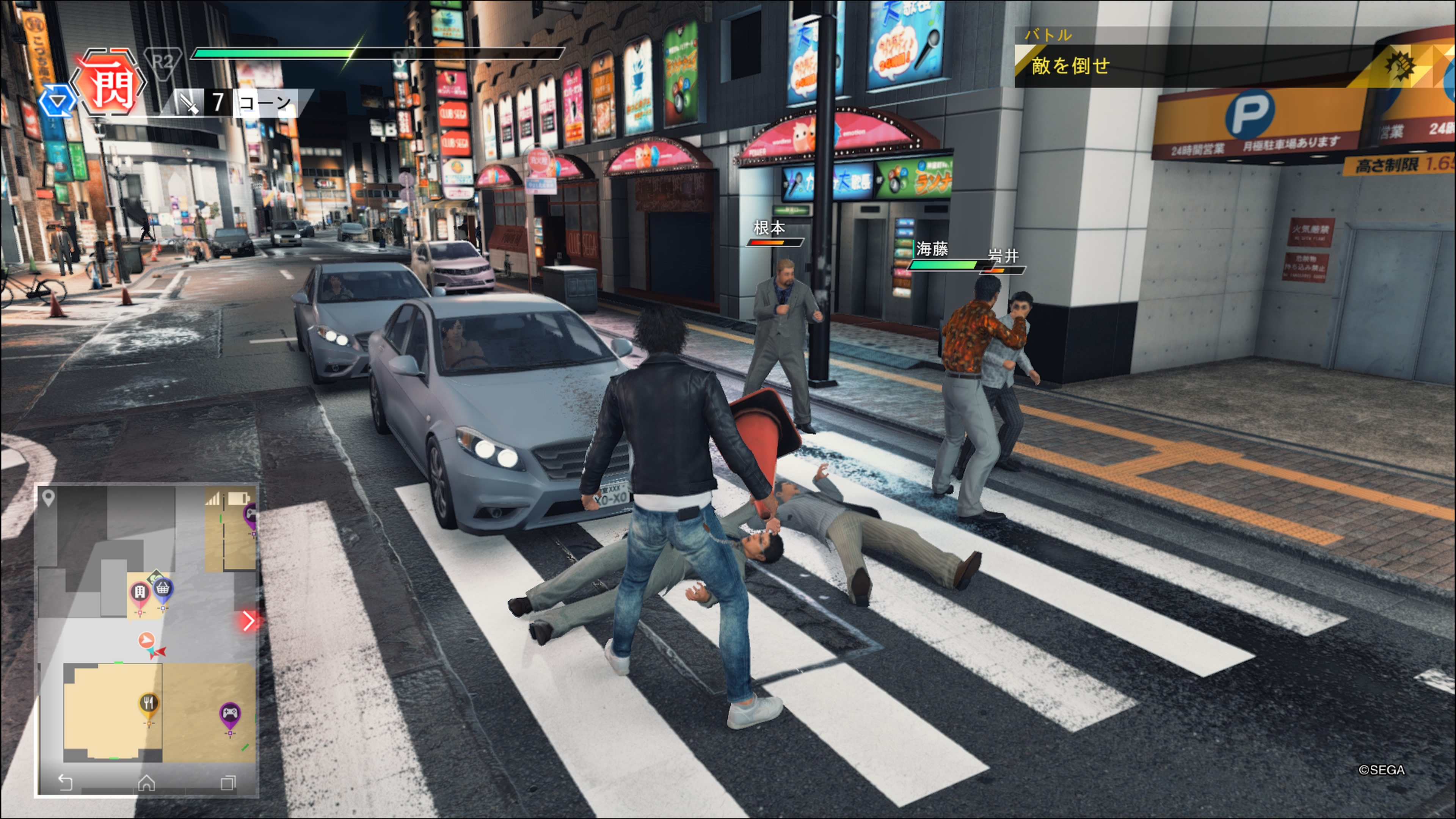The image size is (1456, 819).
Task: Select the pink building map marker
Action: 140,593
